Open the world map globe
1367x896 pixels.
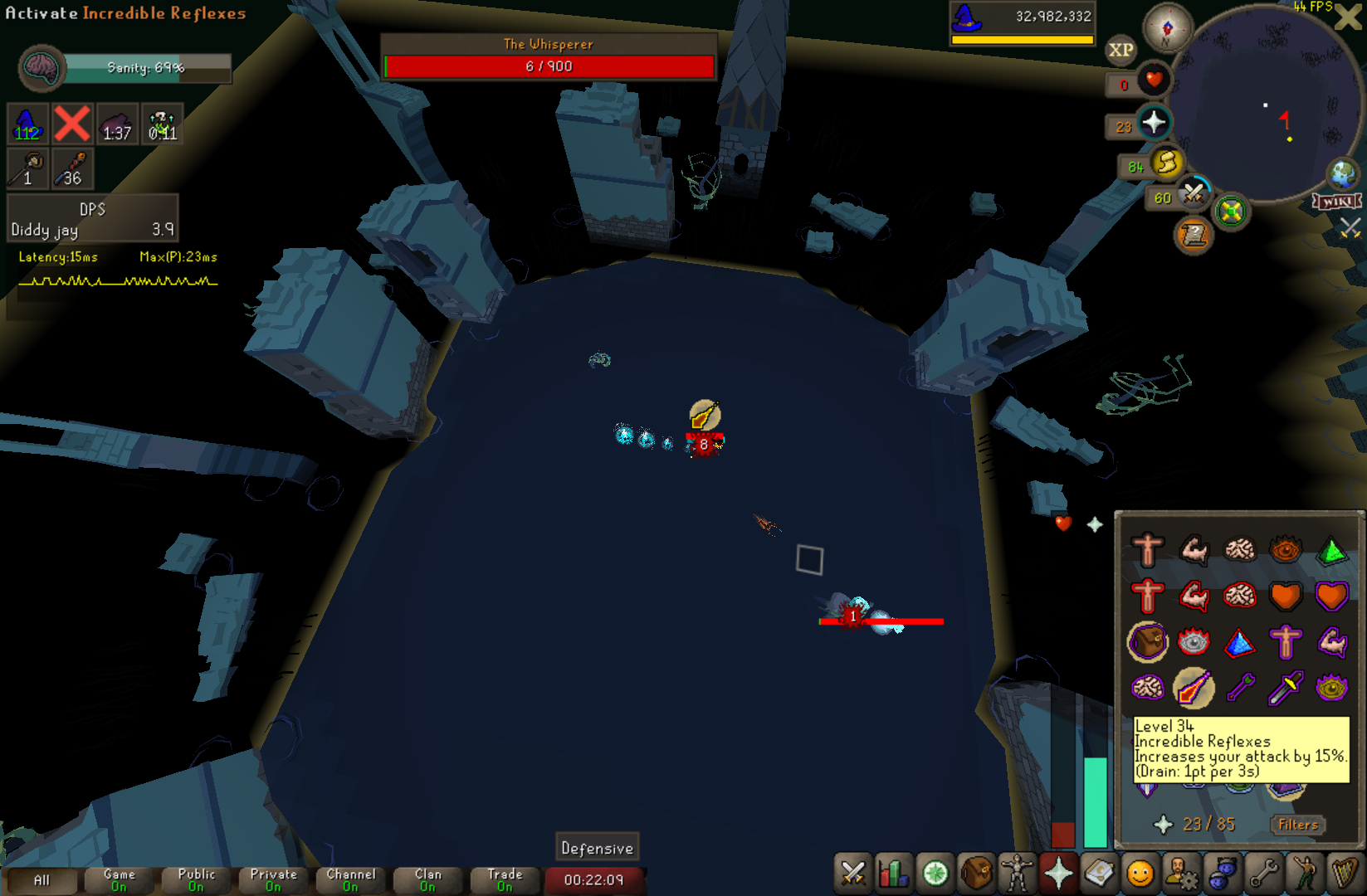pos(1342,173)
